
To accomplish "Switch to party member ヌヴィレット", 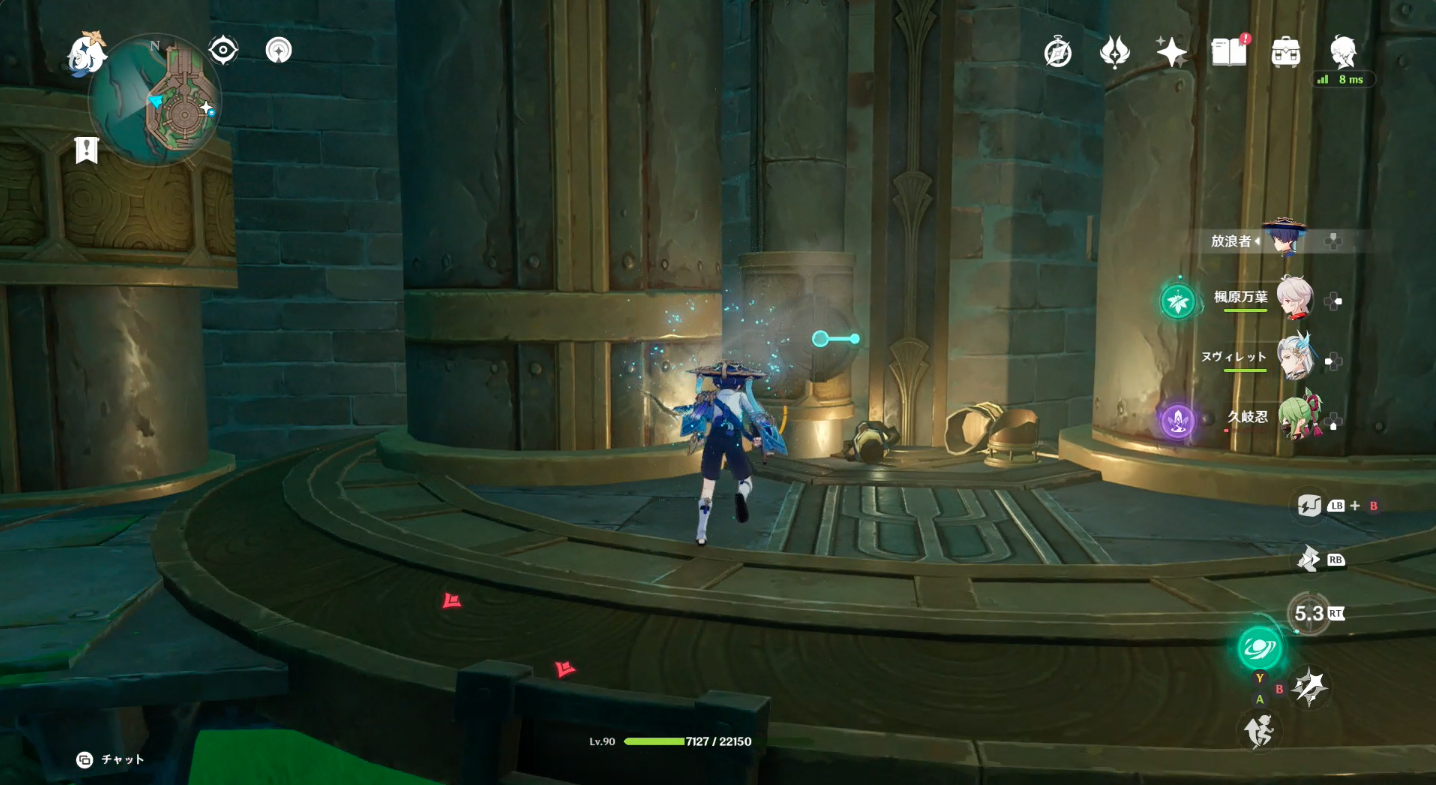I will coord(1294,356).
